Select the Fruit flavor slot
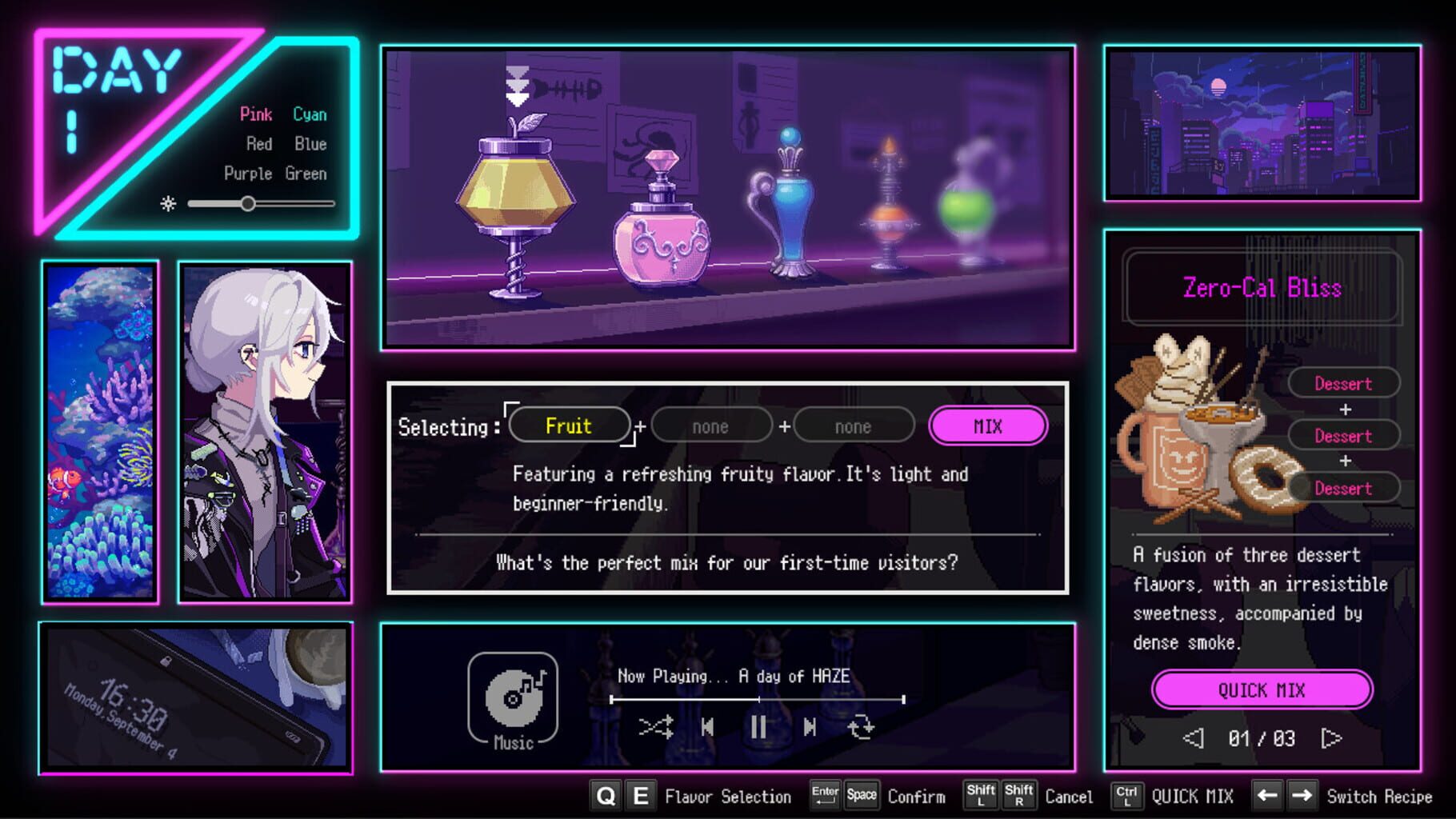 [570, 425]
